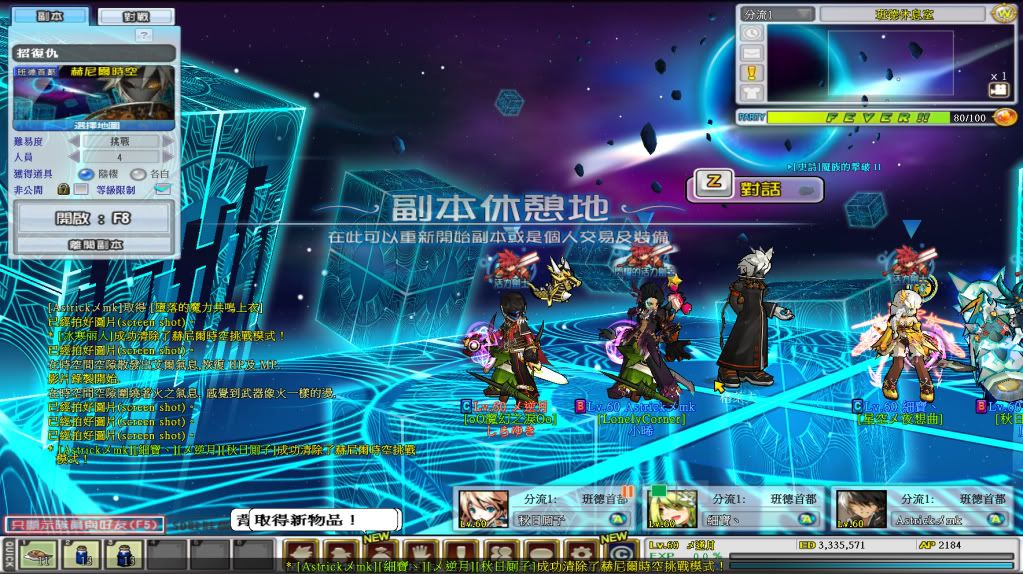
Task: Leave the dungeon with 離開副本 button
Action: point(94,244)
